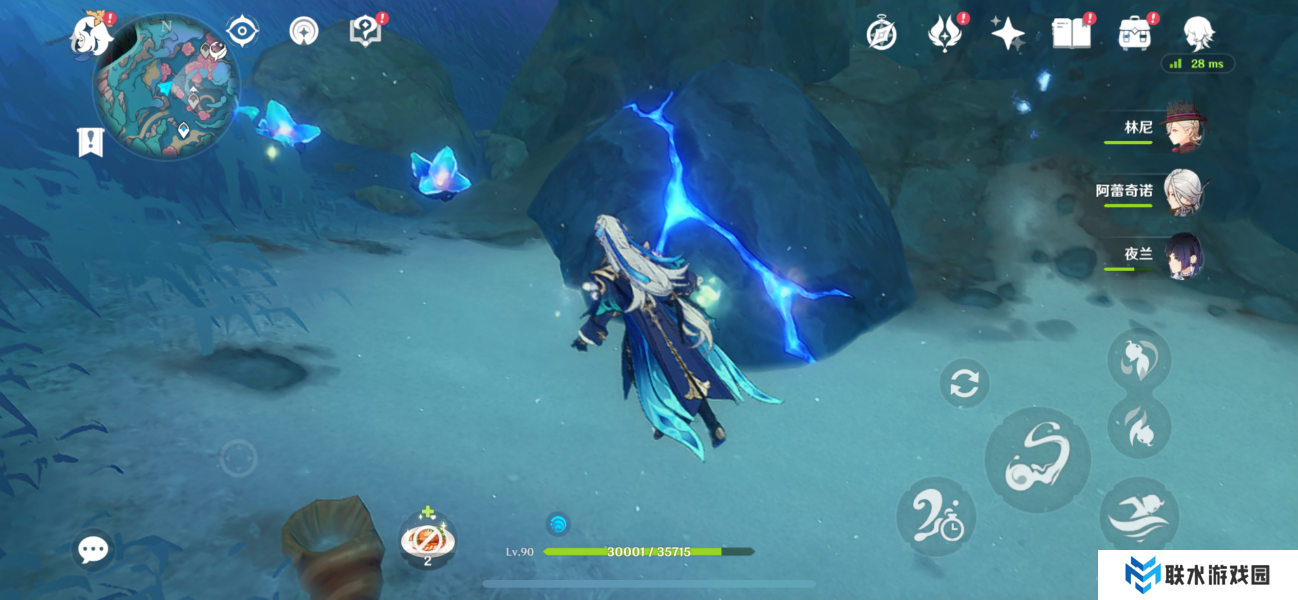Image resolution: width=1298 pixels, height=600 pixels.
Task: Switch to party member 夜兰
Action: [x=1185, y=255]
